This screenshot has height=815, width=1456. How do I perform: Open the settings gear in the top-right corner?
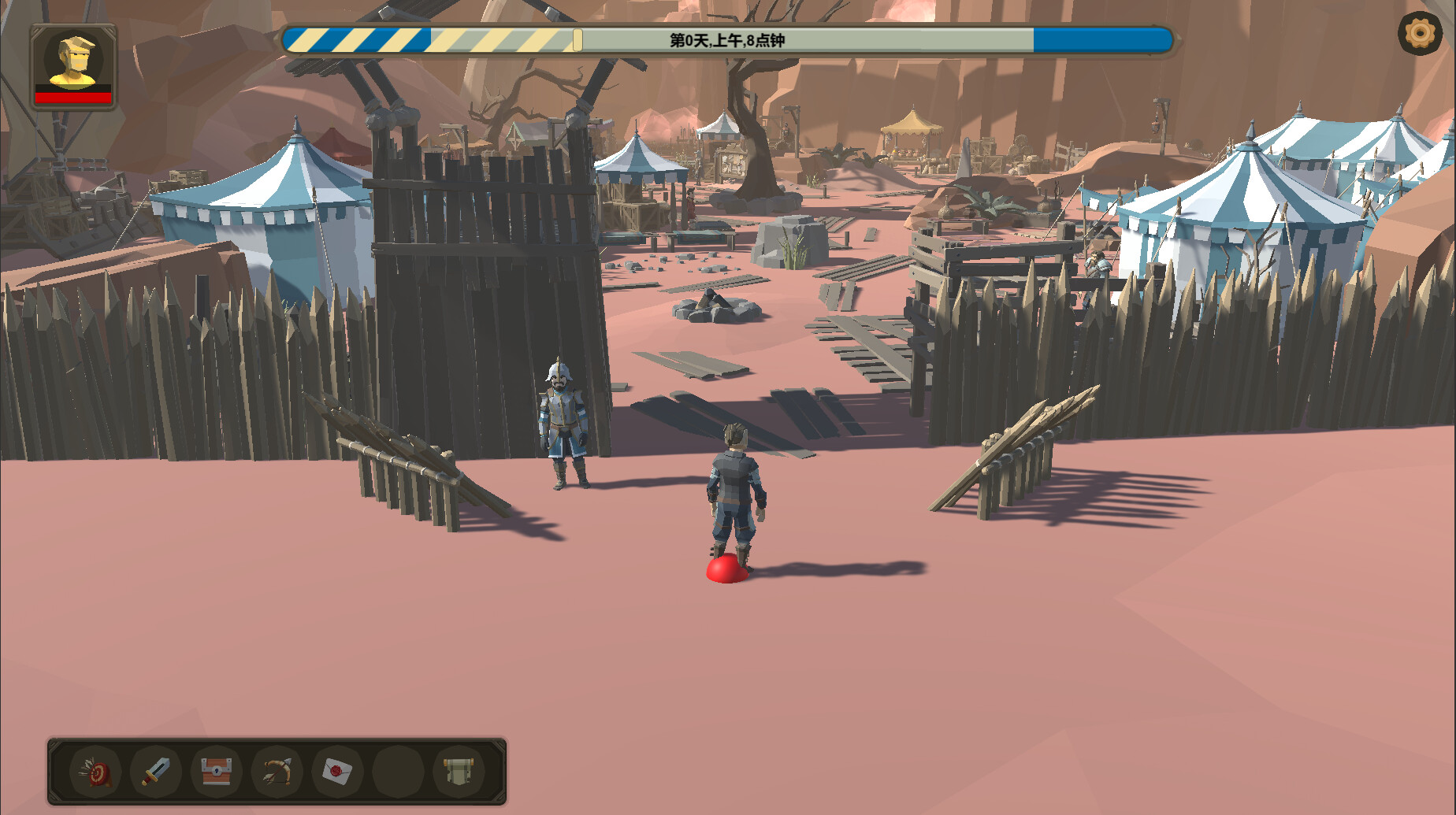(1419, 35)
